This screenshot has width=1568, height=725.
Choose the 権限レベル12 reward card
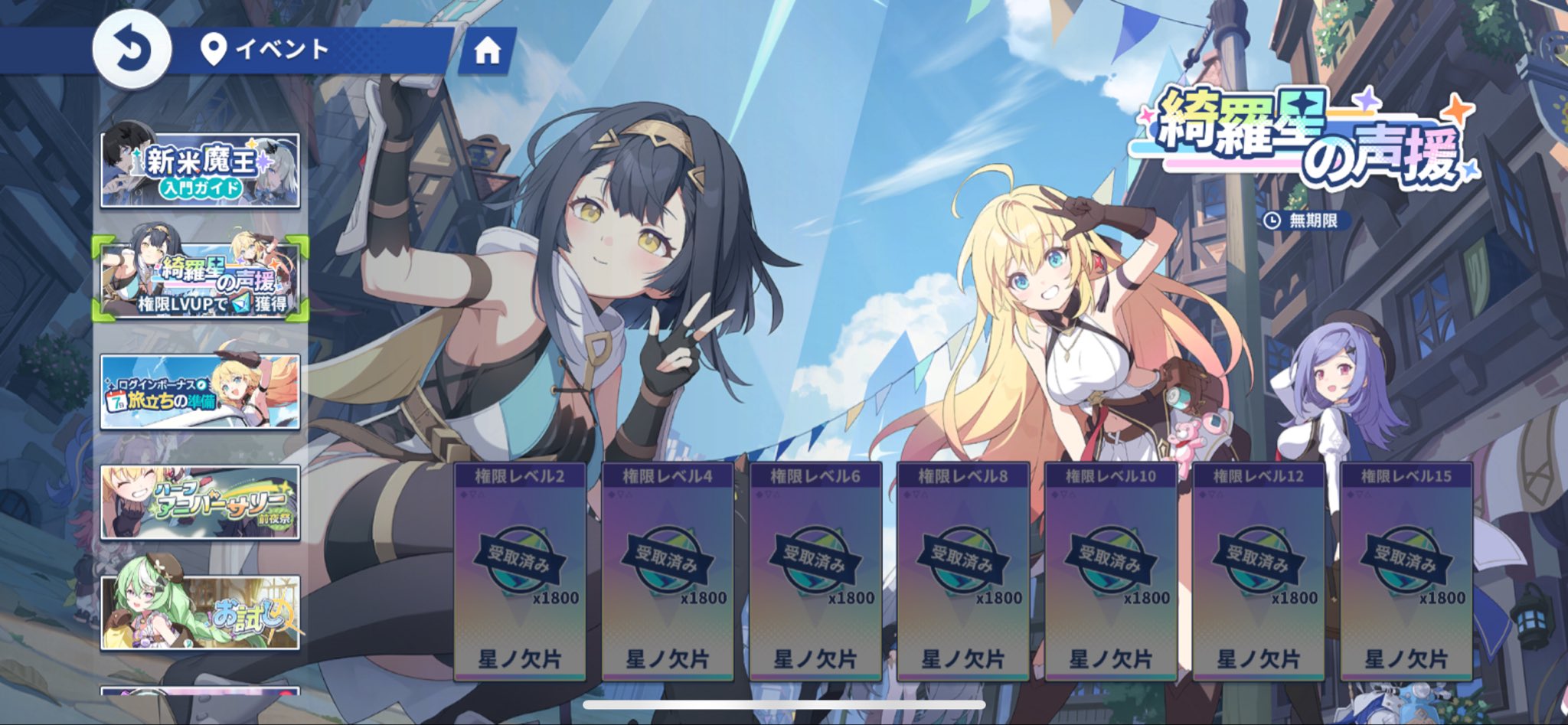coord(1259,571)
